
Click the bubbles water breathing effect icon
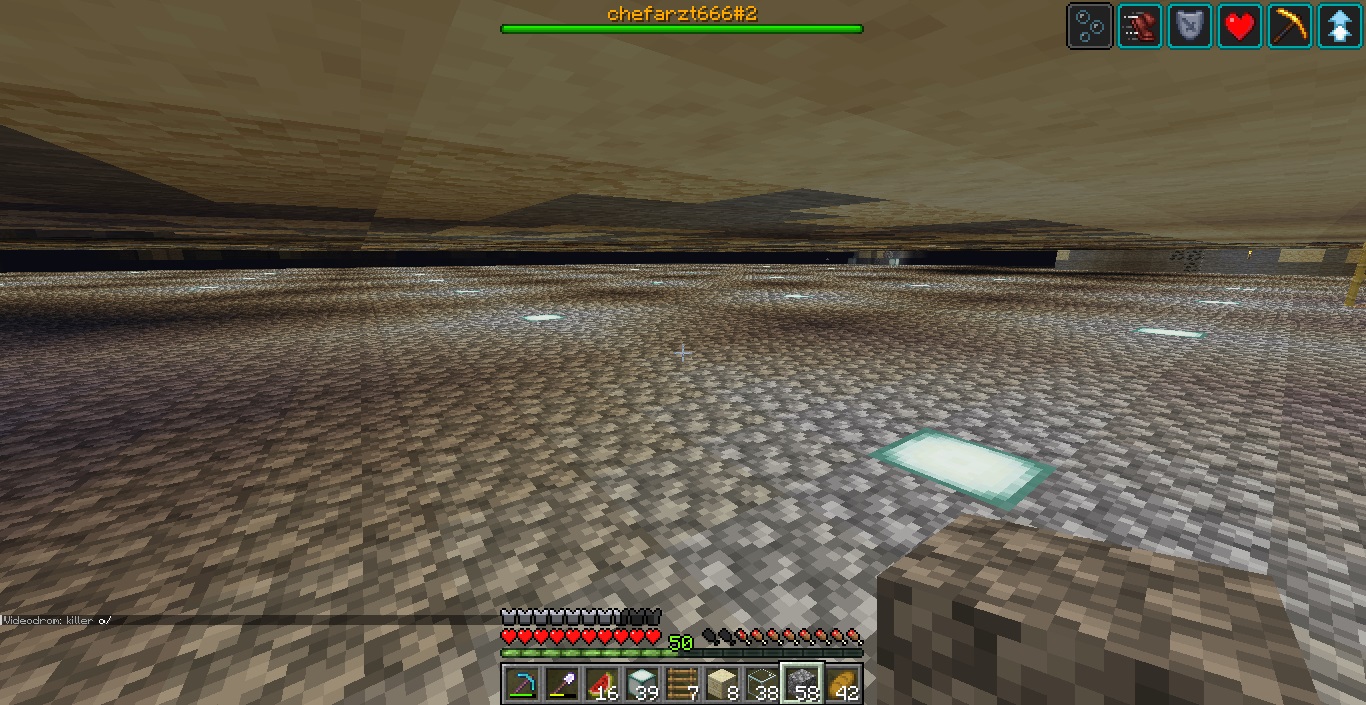(x=1089, y=26)
